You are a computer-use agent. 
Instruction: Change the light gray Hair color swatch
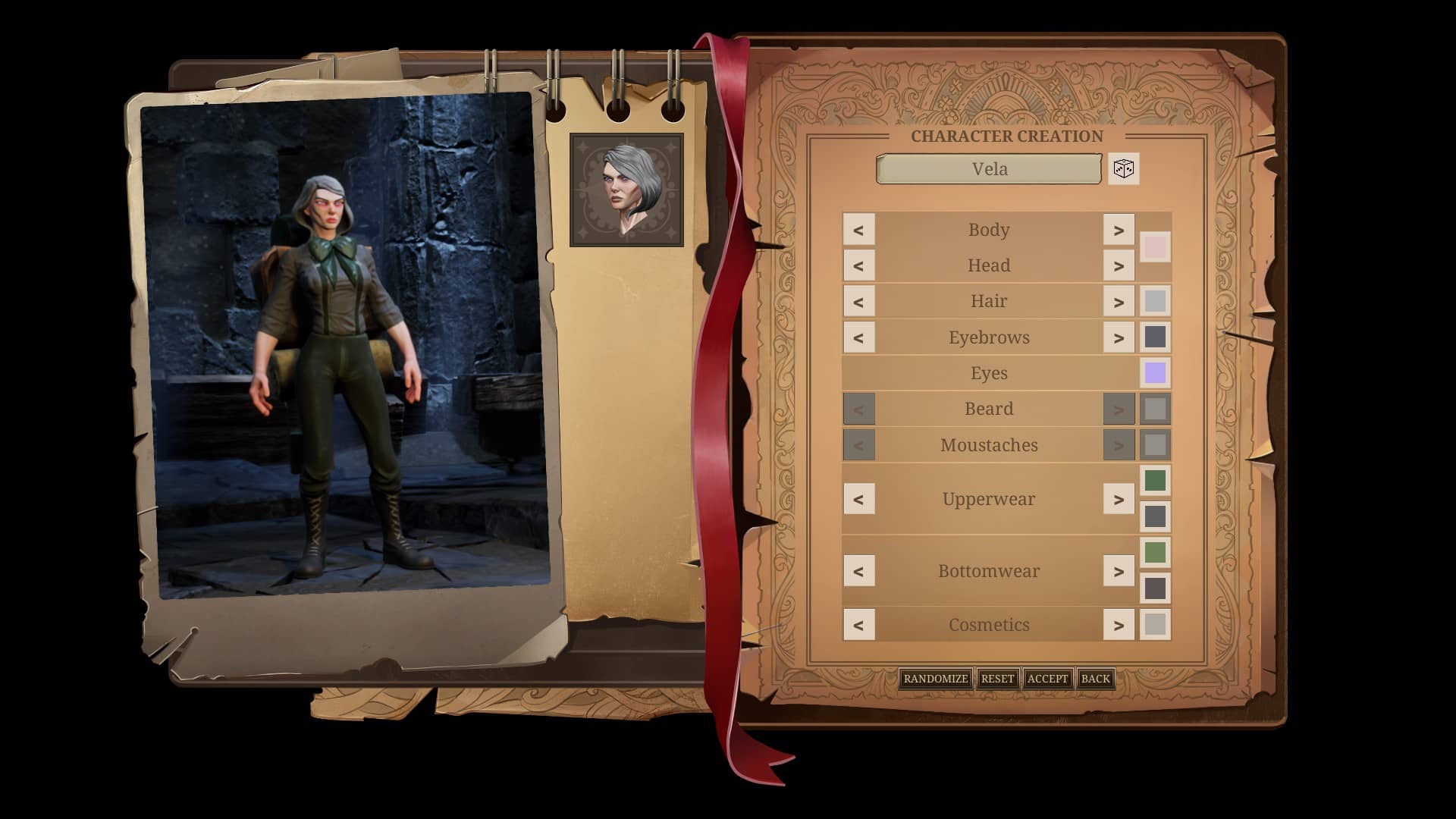1155,301
